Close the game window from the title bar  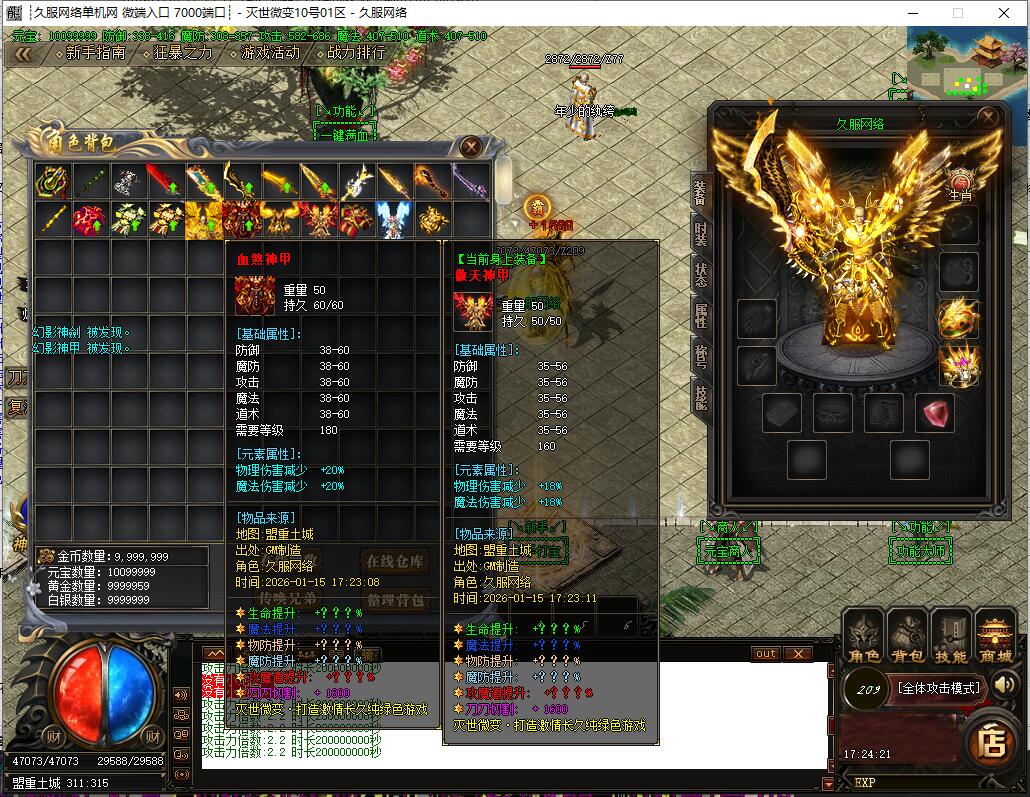pos(1004,13)
